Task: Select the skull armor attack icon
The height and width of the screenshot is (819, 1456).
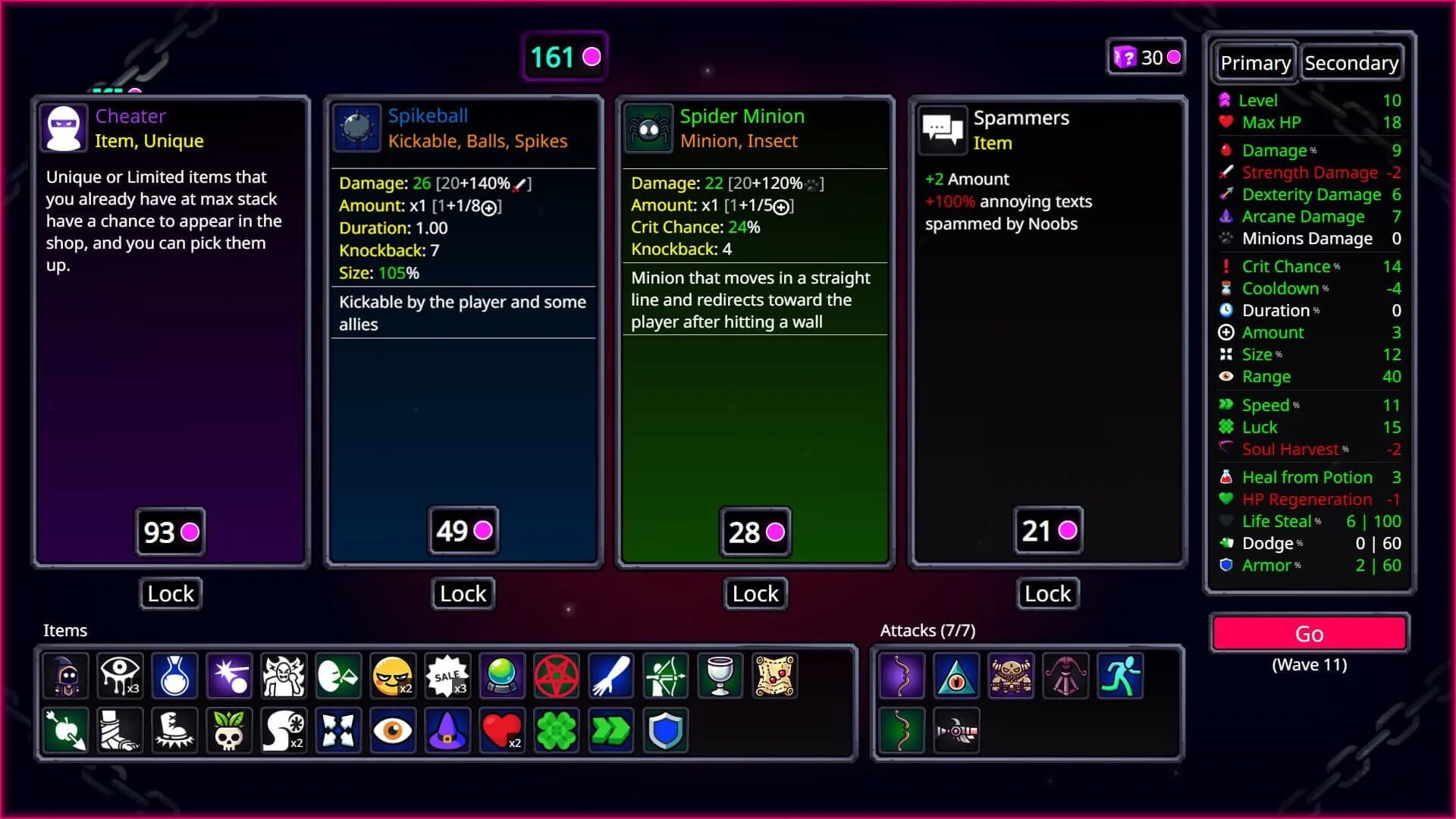Action: tap(1011, 676)
